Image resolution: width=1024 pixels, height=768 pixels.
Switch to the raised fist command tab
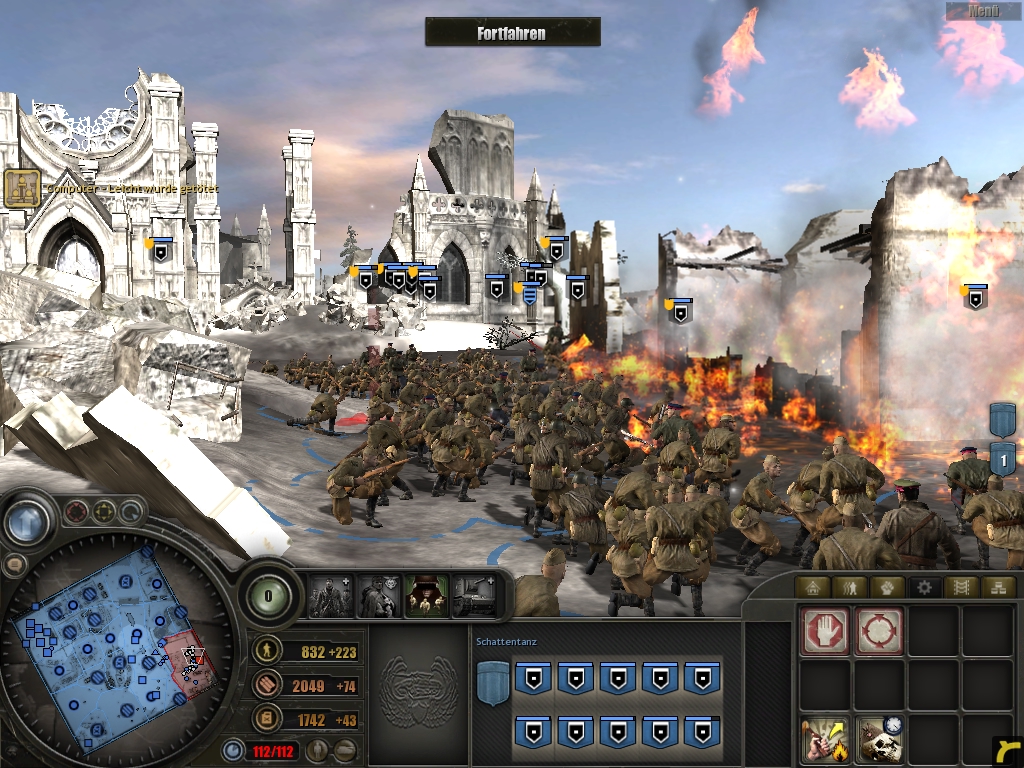point(885,587)
